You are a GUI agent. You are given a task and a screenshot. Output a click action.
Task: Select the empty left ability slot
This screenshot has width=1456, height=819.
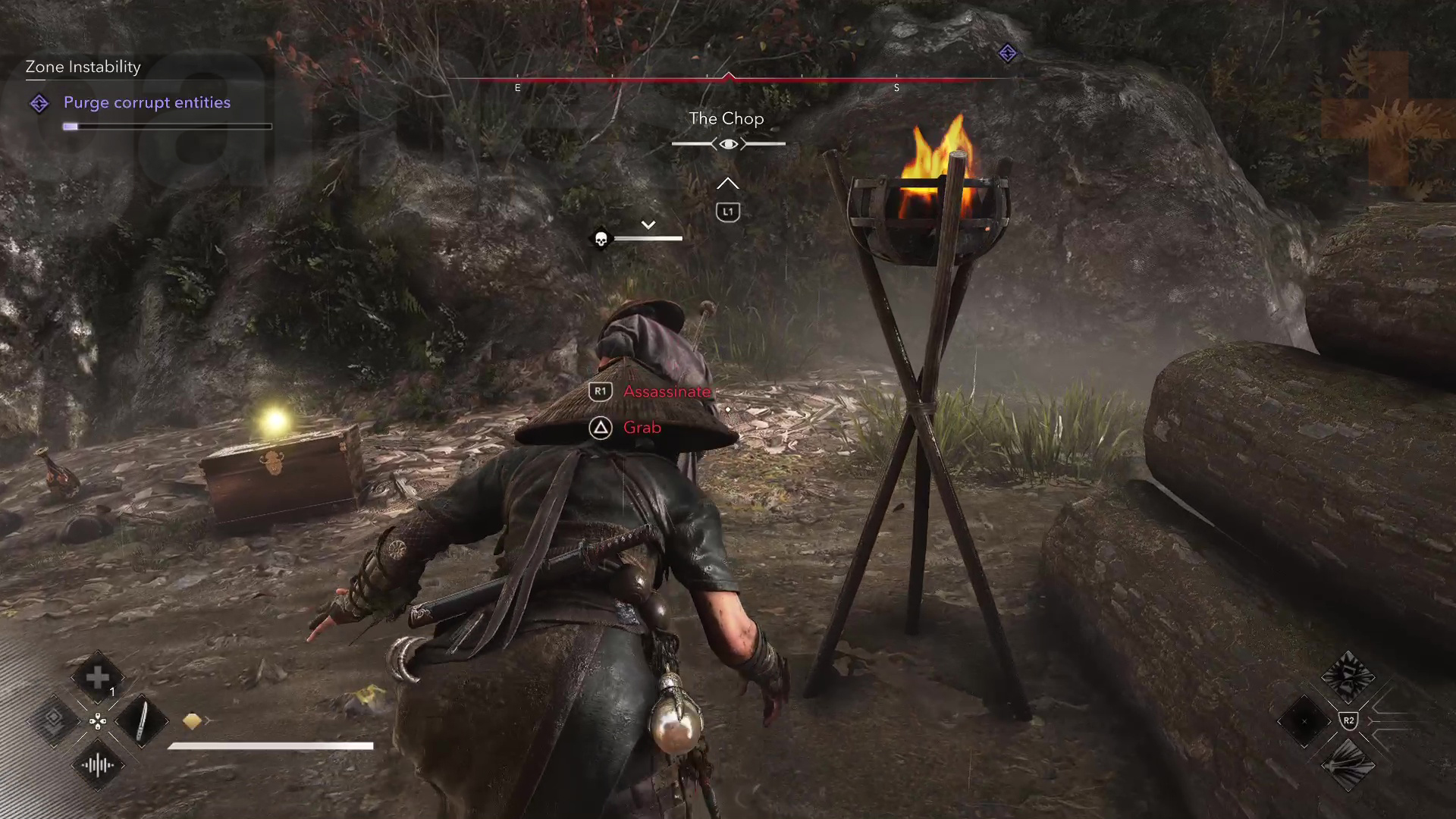[x=1304, y=720]
